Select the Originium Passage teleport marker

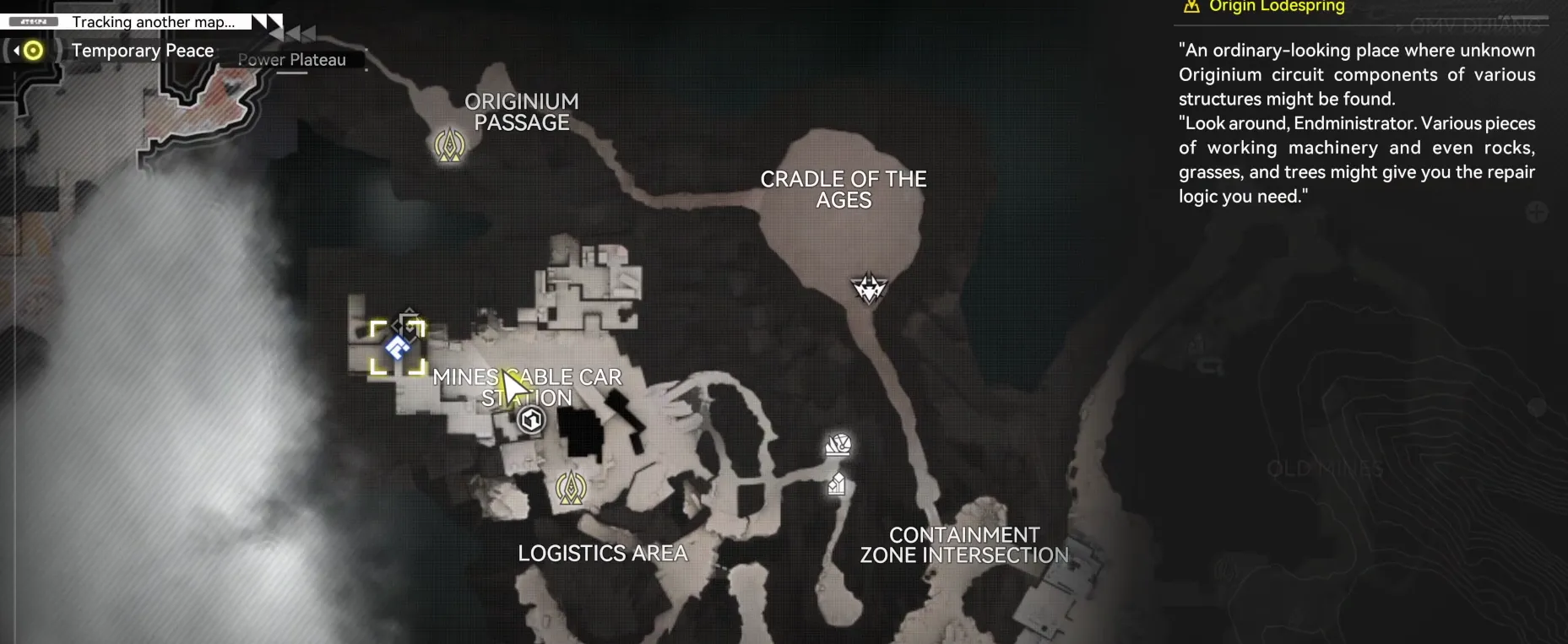click(449, 145)
